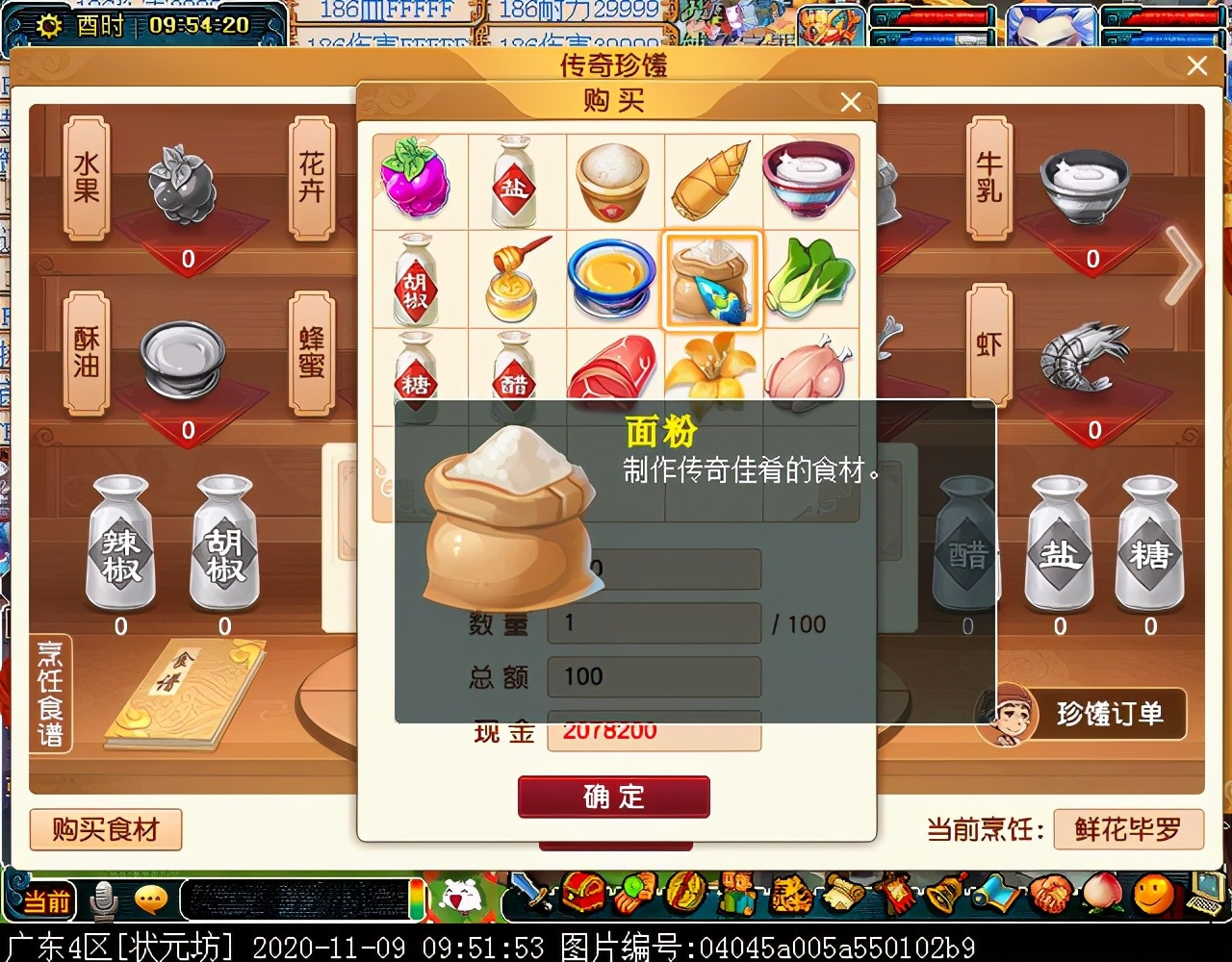Click the quantity input field showing 1
1232x962 pixels.
[653, 623]
